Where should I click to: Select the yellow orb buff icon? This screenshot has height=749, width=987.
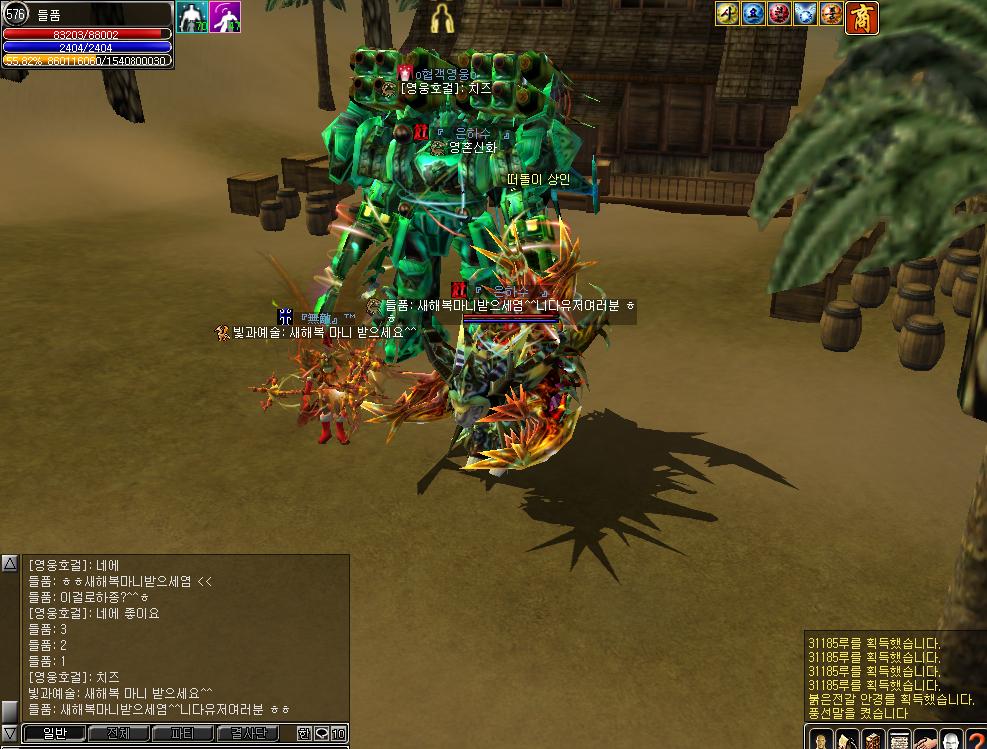[727, 14]
